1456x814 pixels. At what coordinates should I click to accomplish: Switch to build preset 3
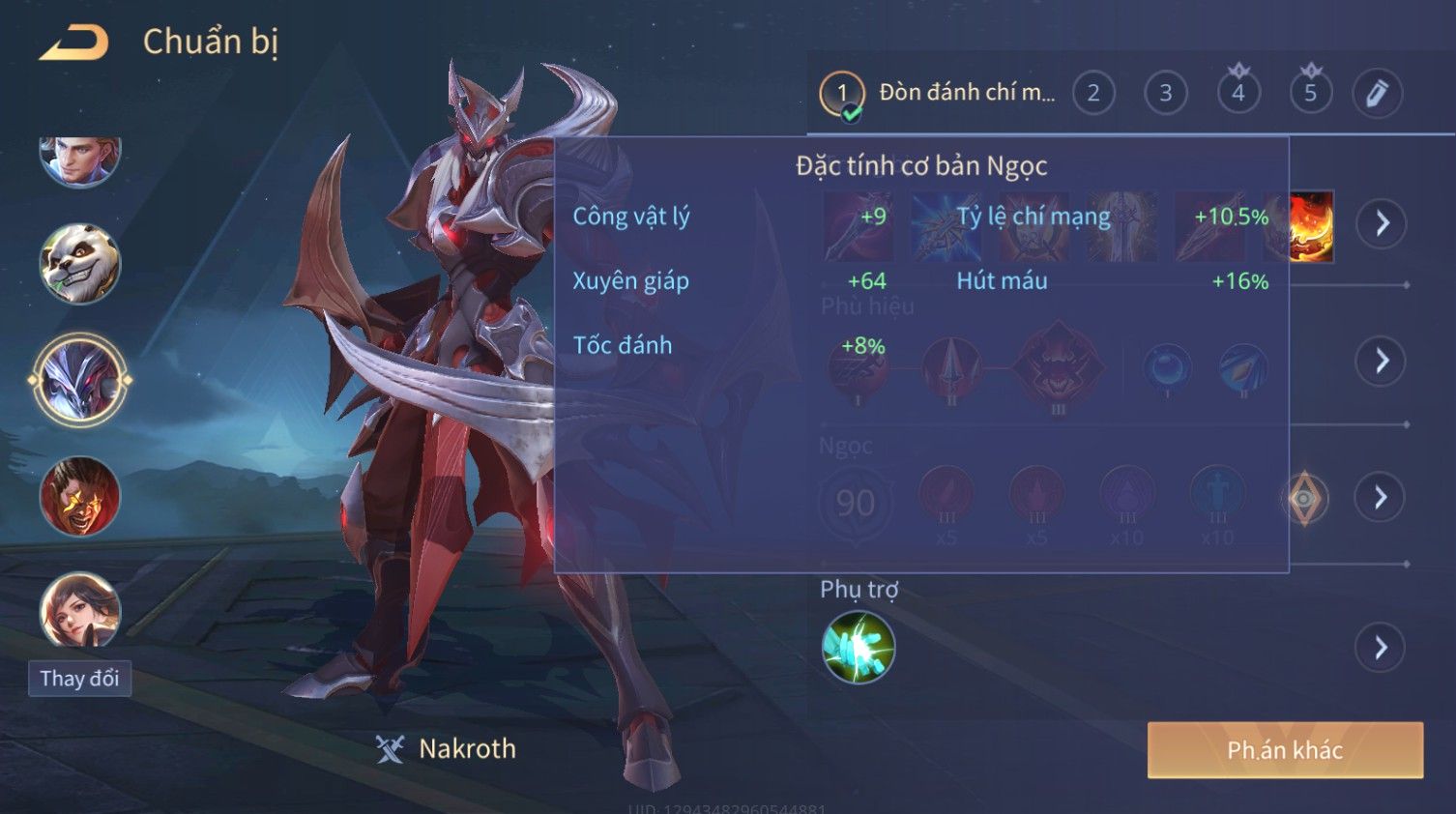click(1166, 93)
